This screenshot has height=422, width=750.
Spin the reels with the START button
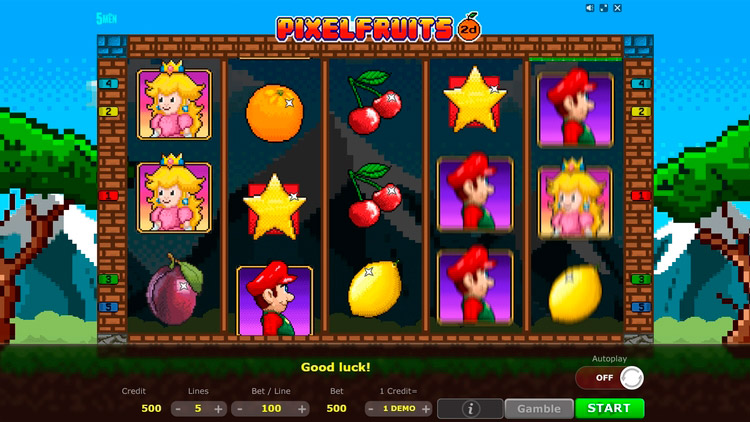tap(609, 408)
